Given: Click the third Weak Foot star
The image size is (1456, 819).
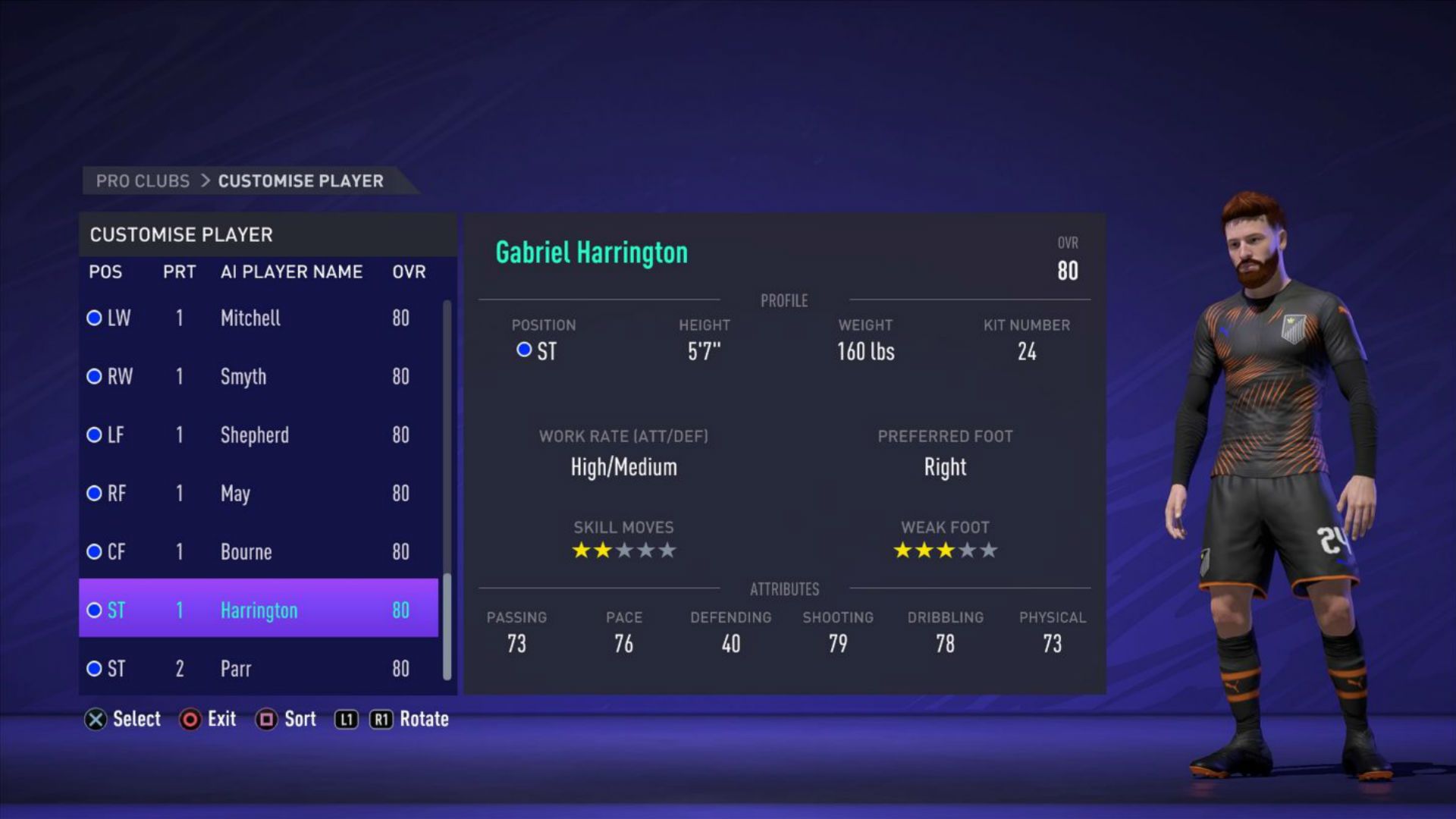Looking at the screenshot, I should (945, 550).
